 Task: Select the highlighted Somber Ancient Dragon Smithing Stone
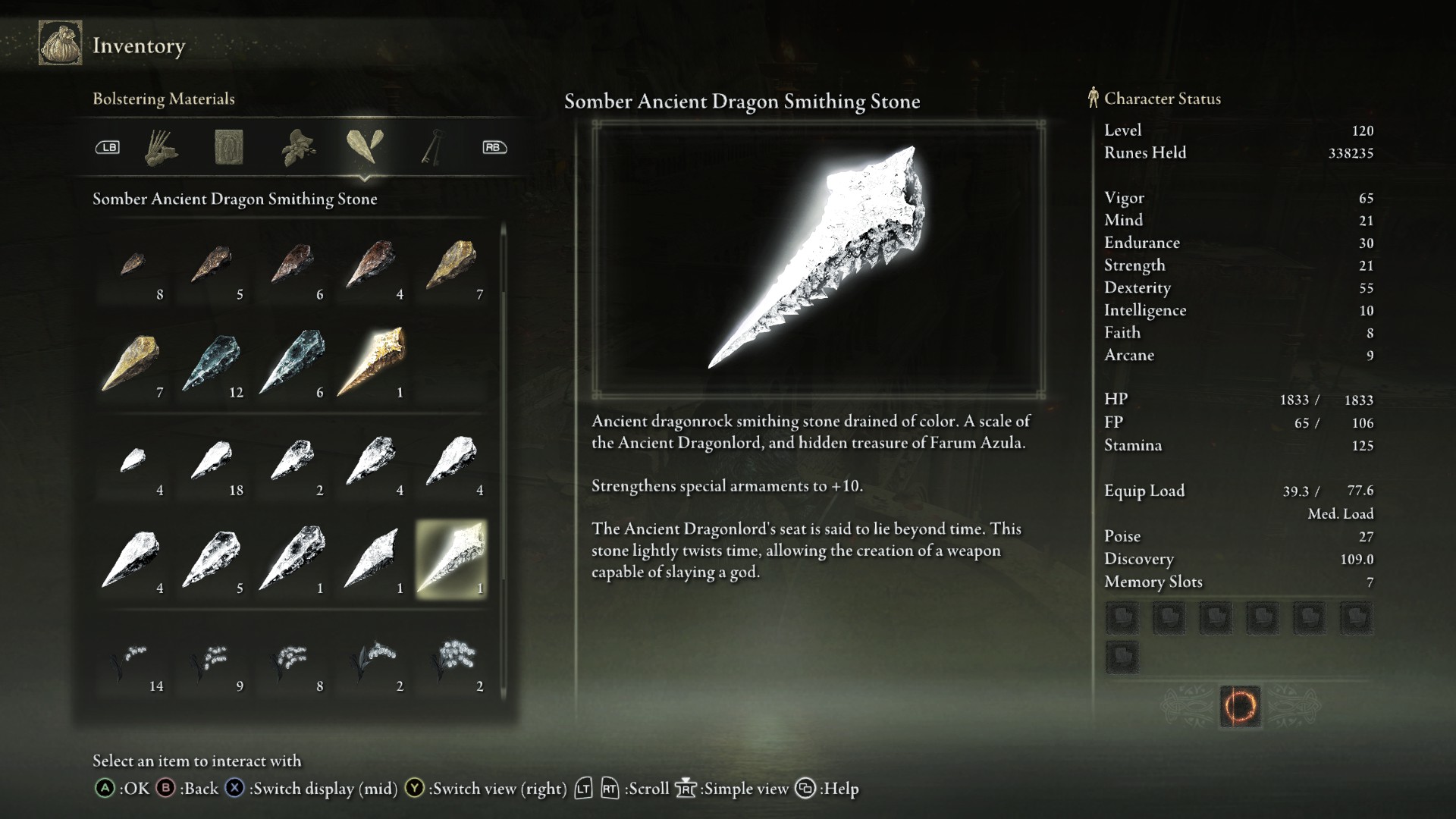tap(452, 560)
